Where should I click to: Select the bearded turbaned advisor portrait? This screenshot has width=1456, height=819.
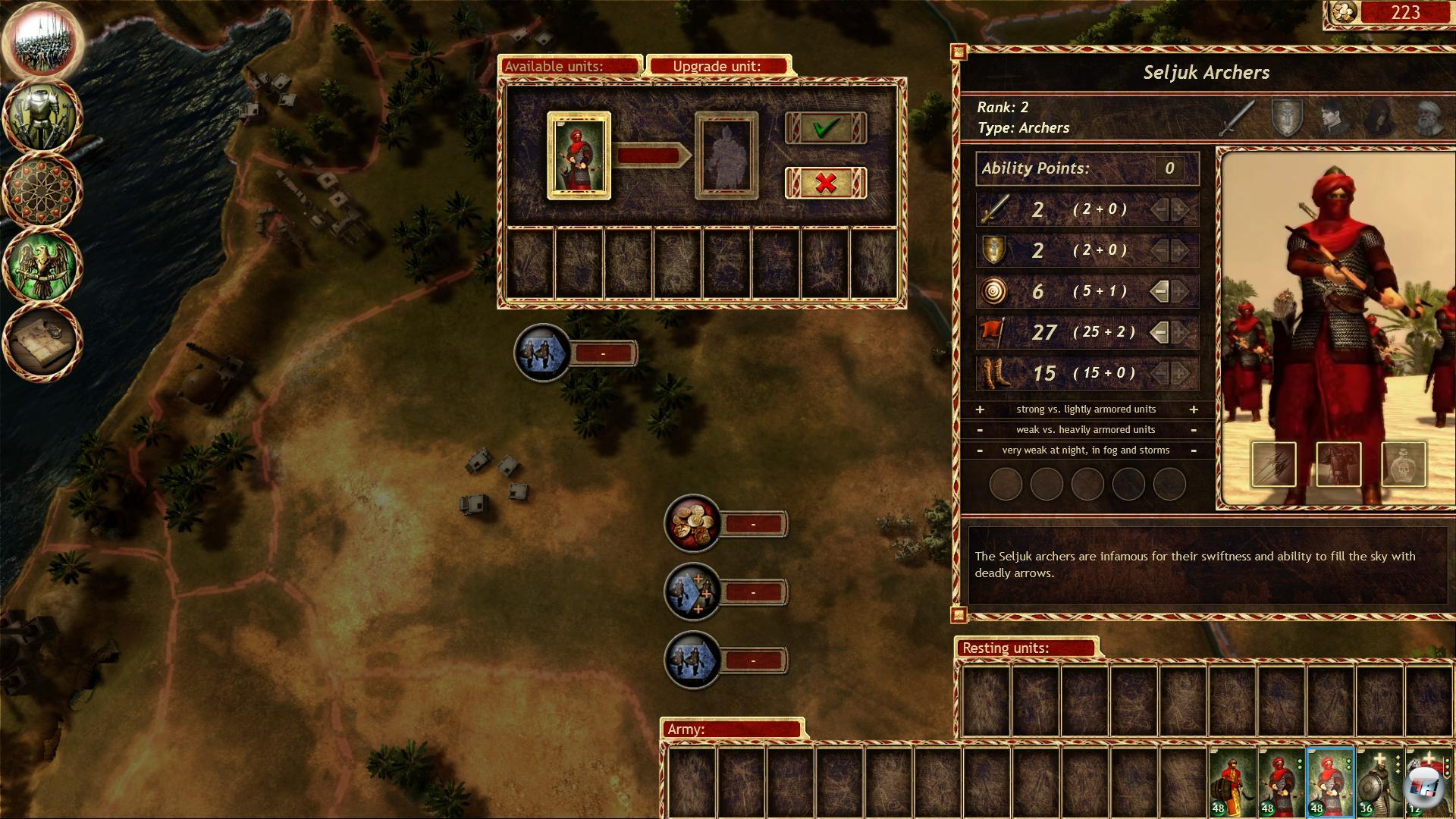[x=1428, y=118]
